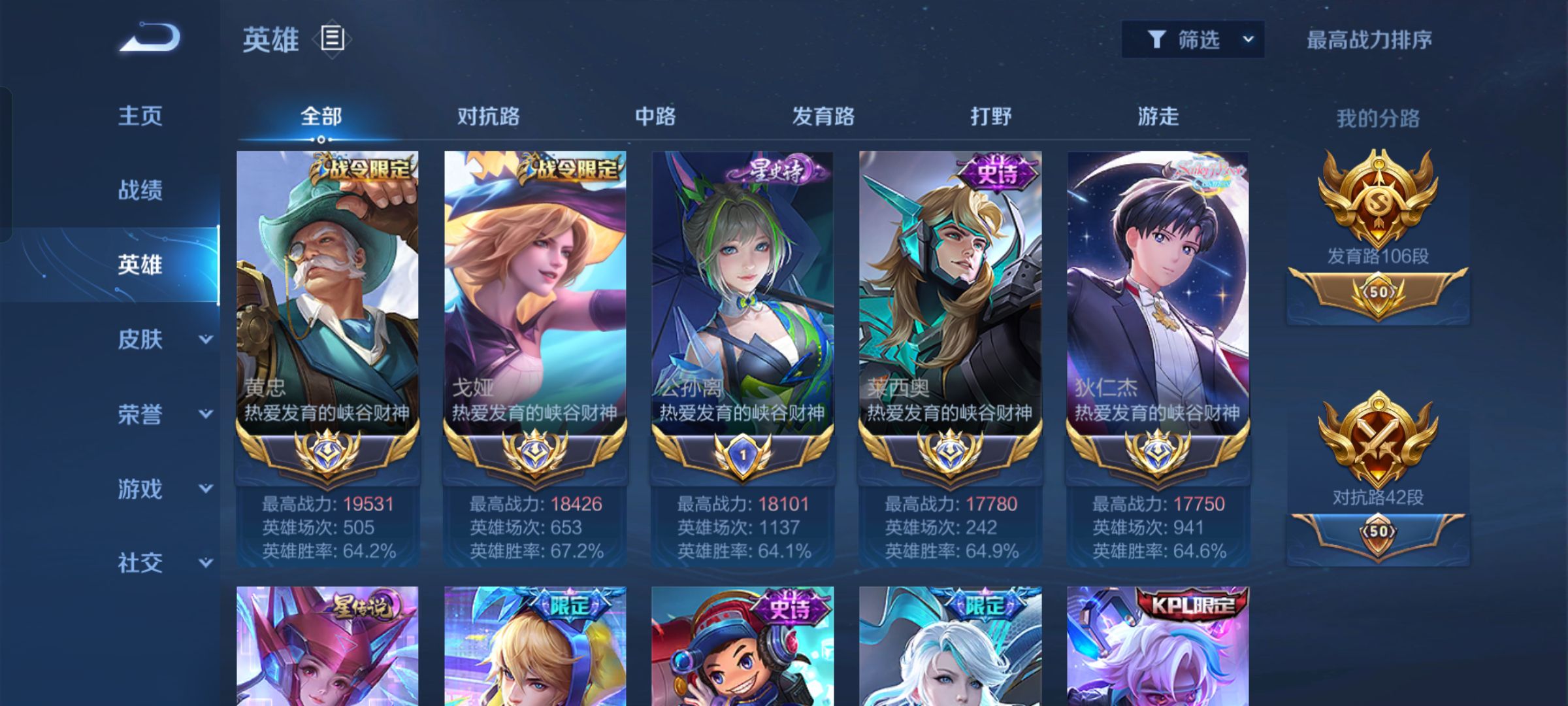Image resolution: width=1568 pixels, height=706 pixels.
Task: Expand the 荣誉 sidebar section
Action: click(x=157, y=415)
